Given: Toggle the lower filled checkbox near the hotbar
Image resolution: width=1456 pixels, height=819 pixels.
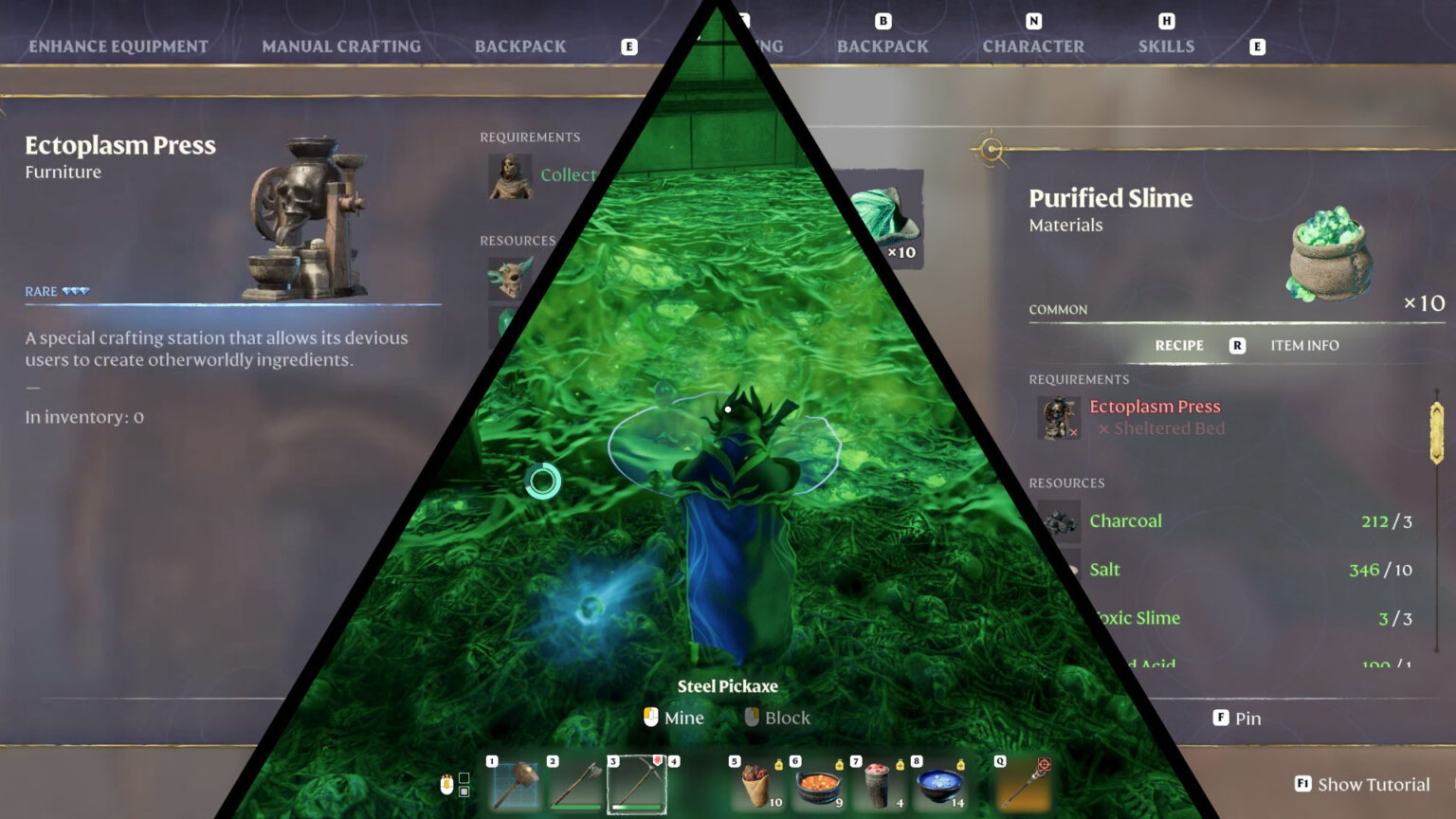Looking at the screenshot, I should pyautogui.click(x=464, y=790).
